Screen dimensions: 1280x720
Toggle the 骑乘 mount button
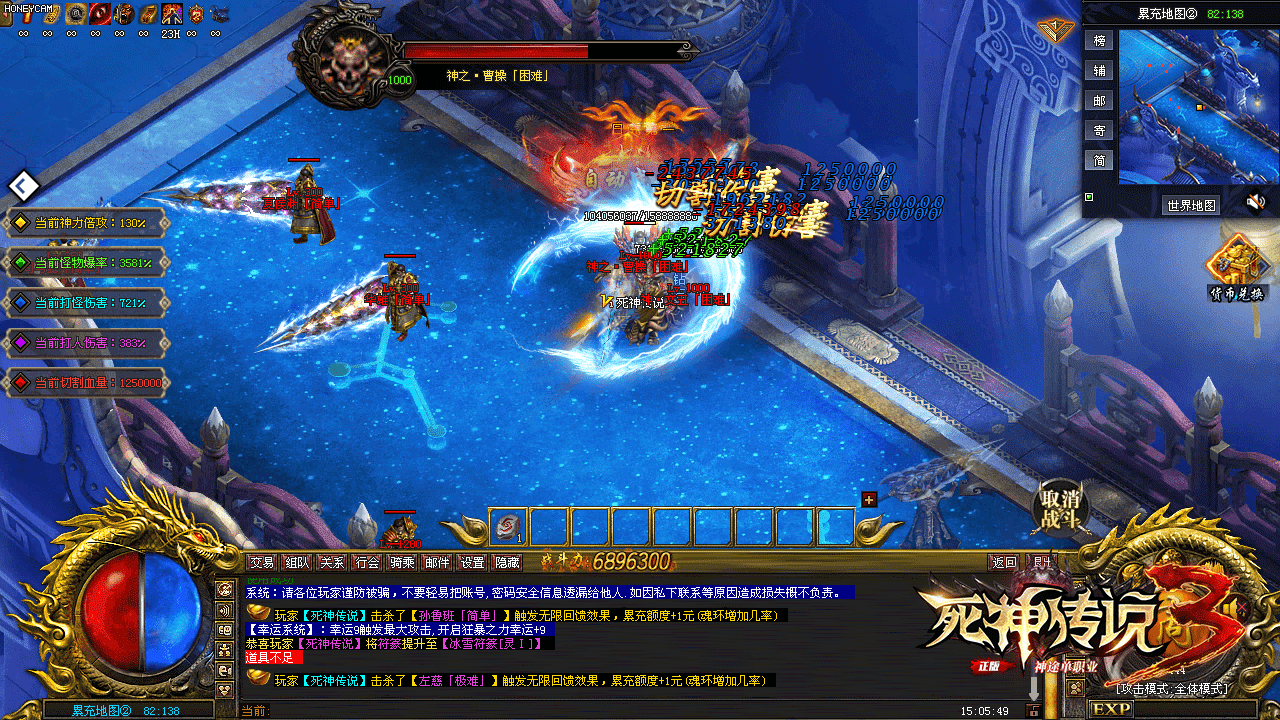[x=402, y=563]
